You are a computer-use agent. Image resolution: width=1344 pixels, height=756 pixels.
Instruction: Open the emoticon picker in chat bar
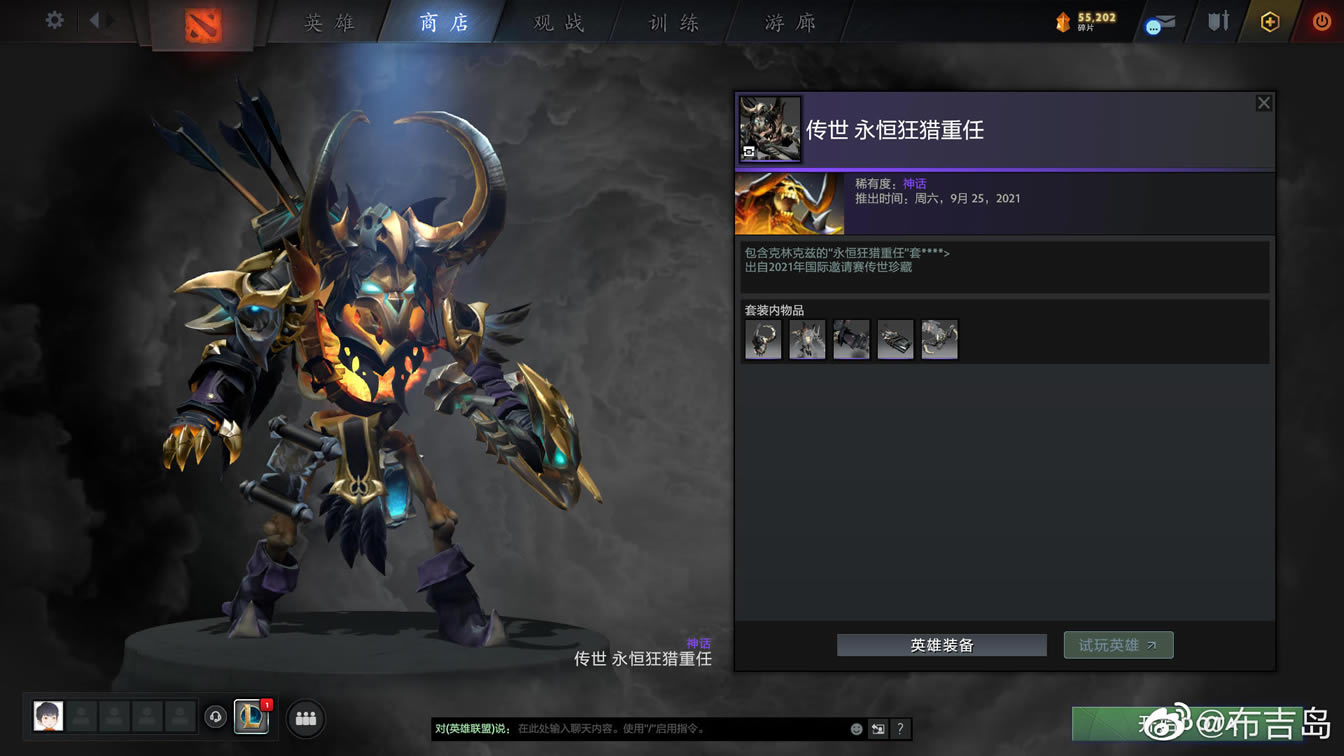point(856,729)
